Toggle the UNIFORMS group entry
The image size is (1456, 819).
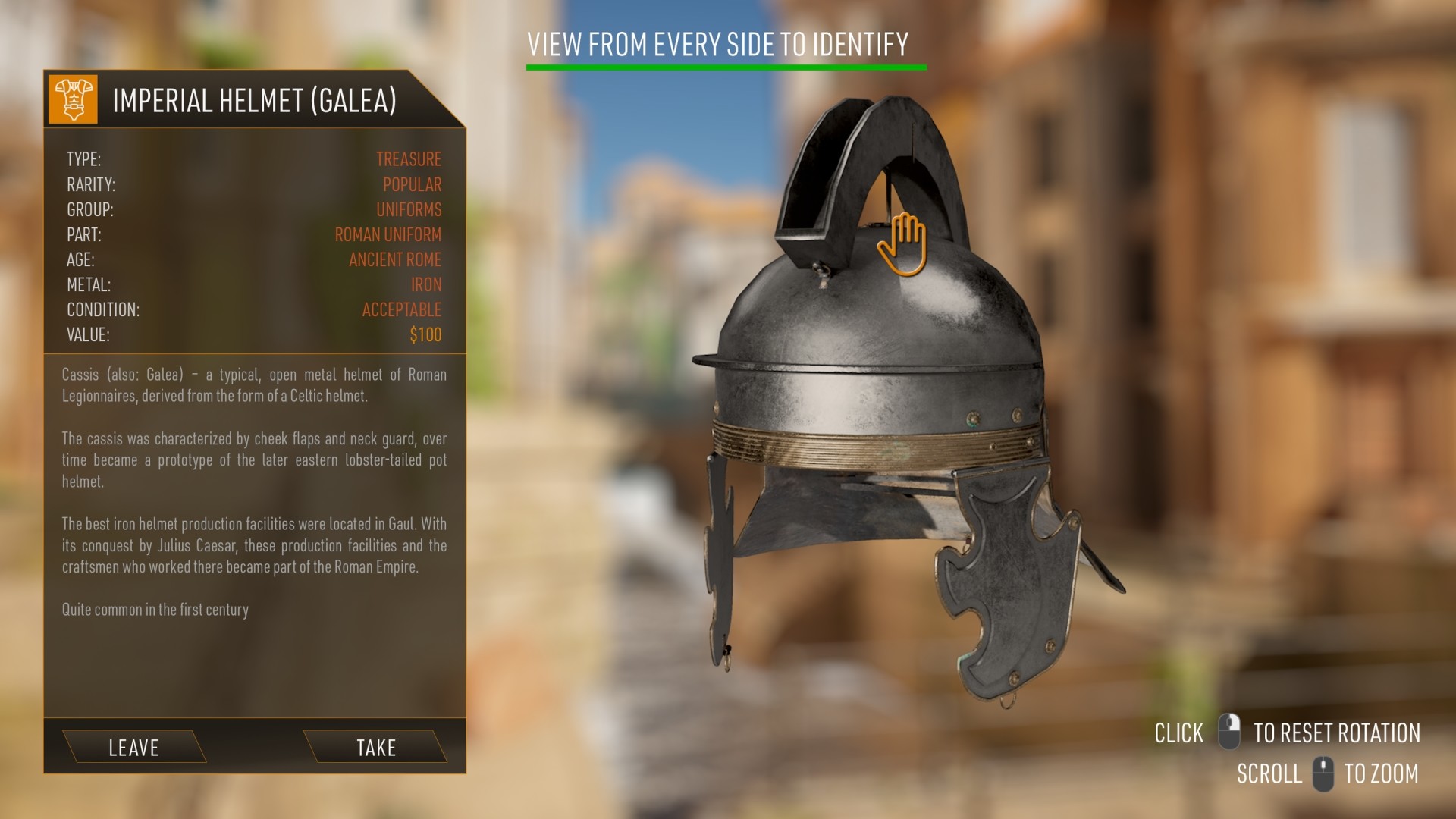[x=409, y=209]
